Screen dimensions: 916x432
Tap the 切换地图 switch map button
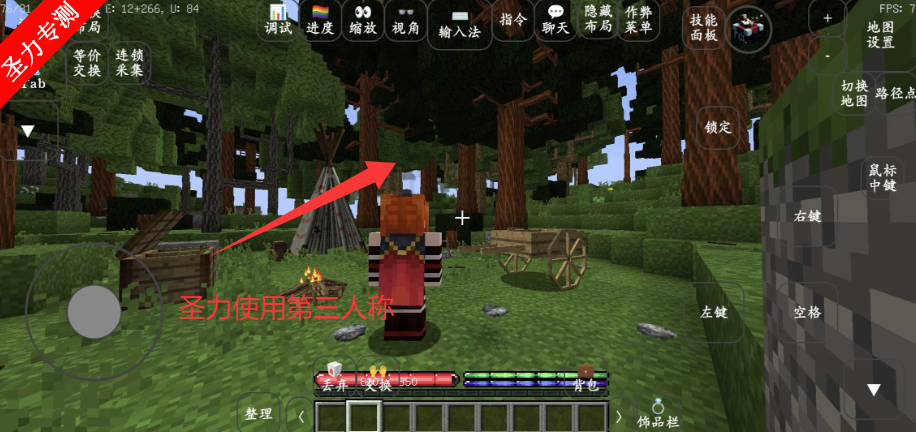853,93
